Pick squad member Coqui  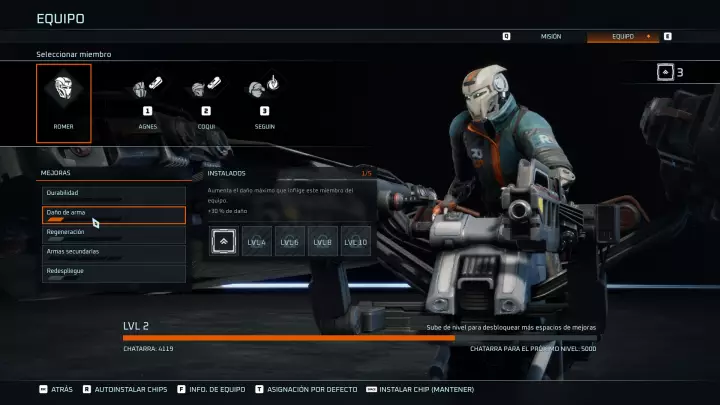pyautogui.click(x=206, y=103)
